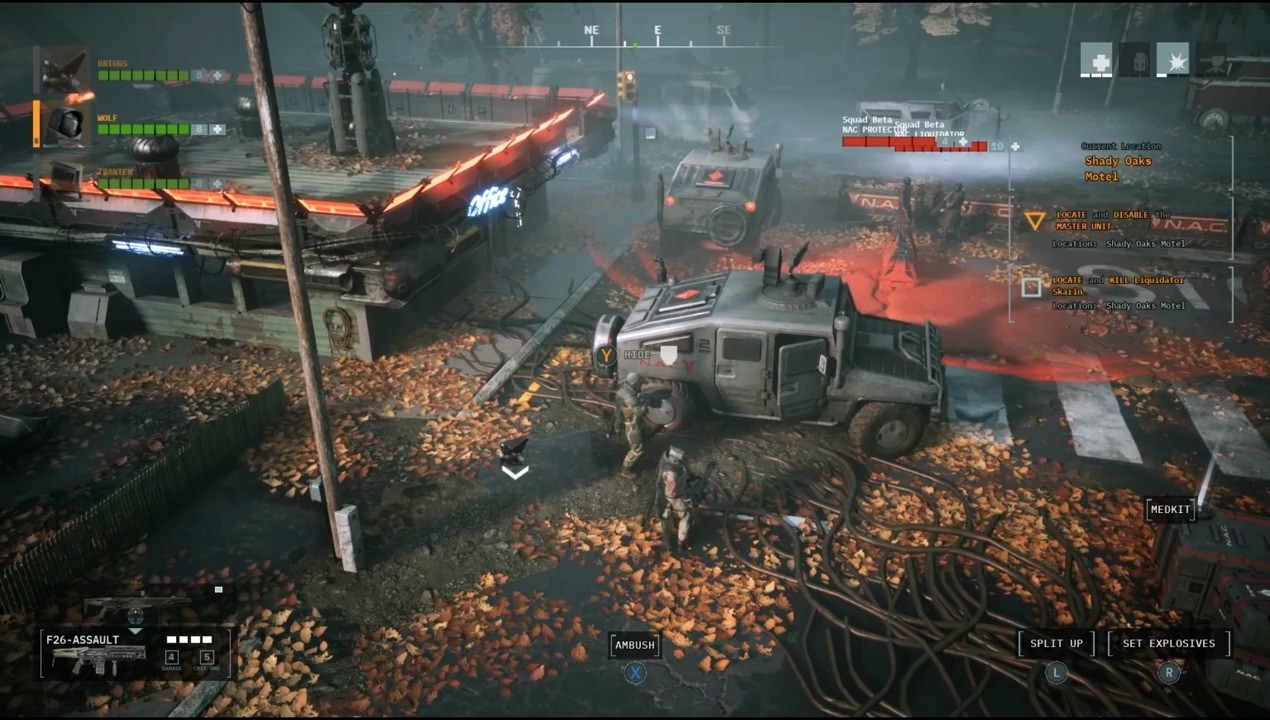Select the Hide prompt on the vehicle
This screenshot has width=1270, height=720.
tap(637, 355)
